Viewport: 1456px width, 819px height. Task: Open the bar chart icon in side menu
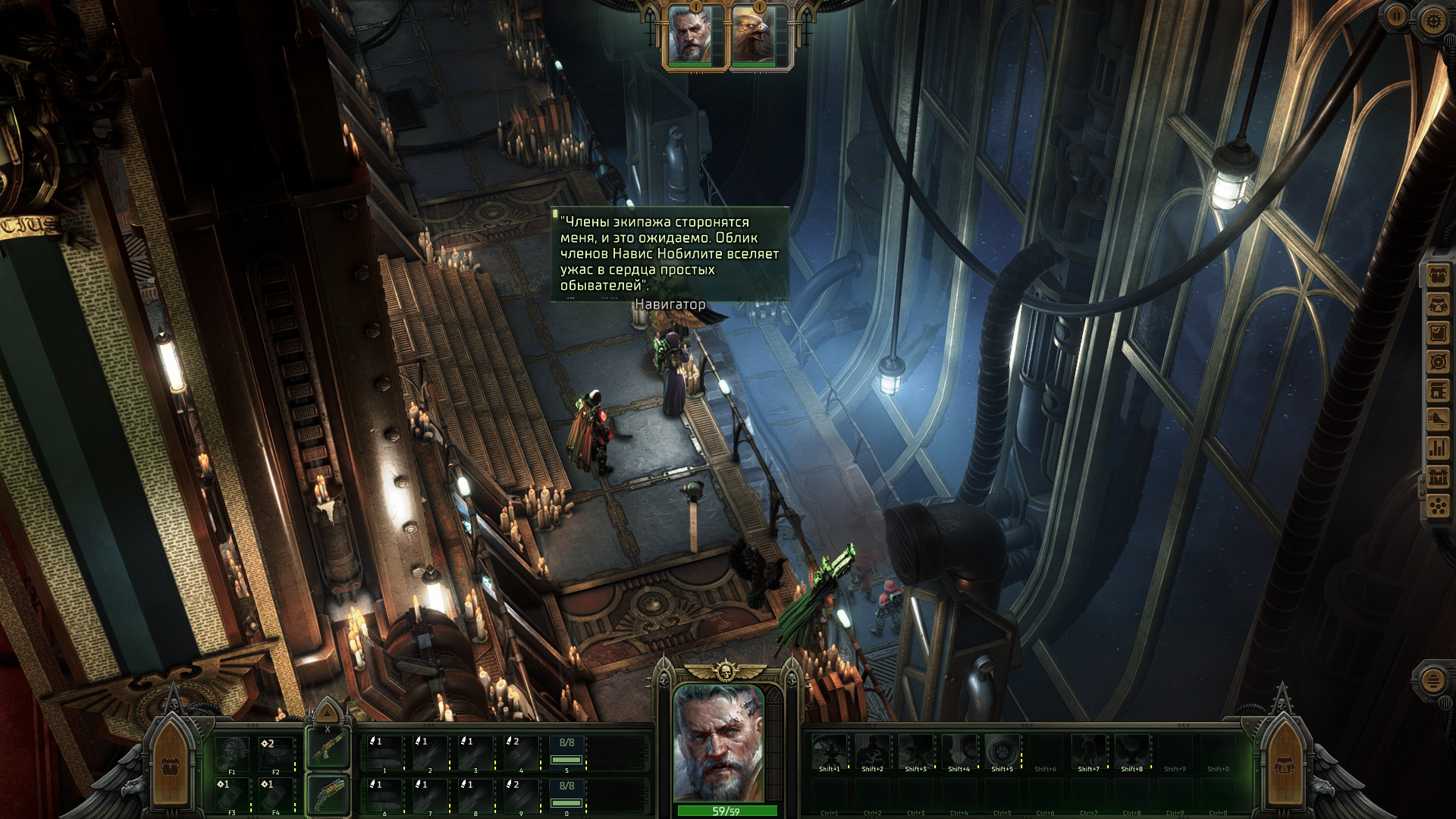(x=1439, y=447)
